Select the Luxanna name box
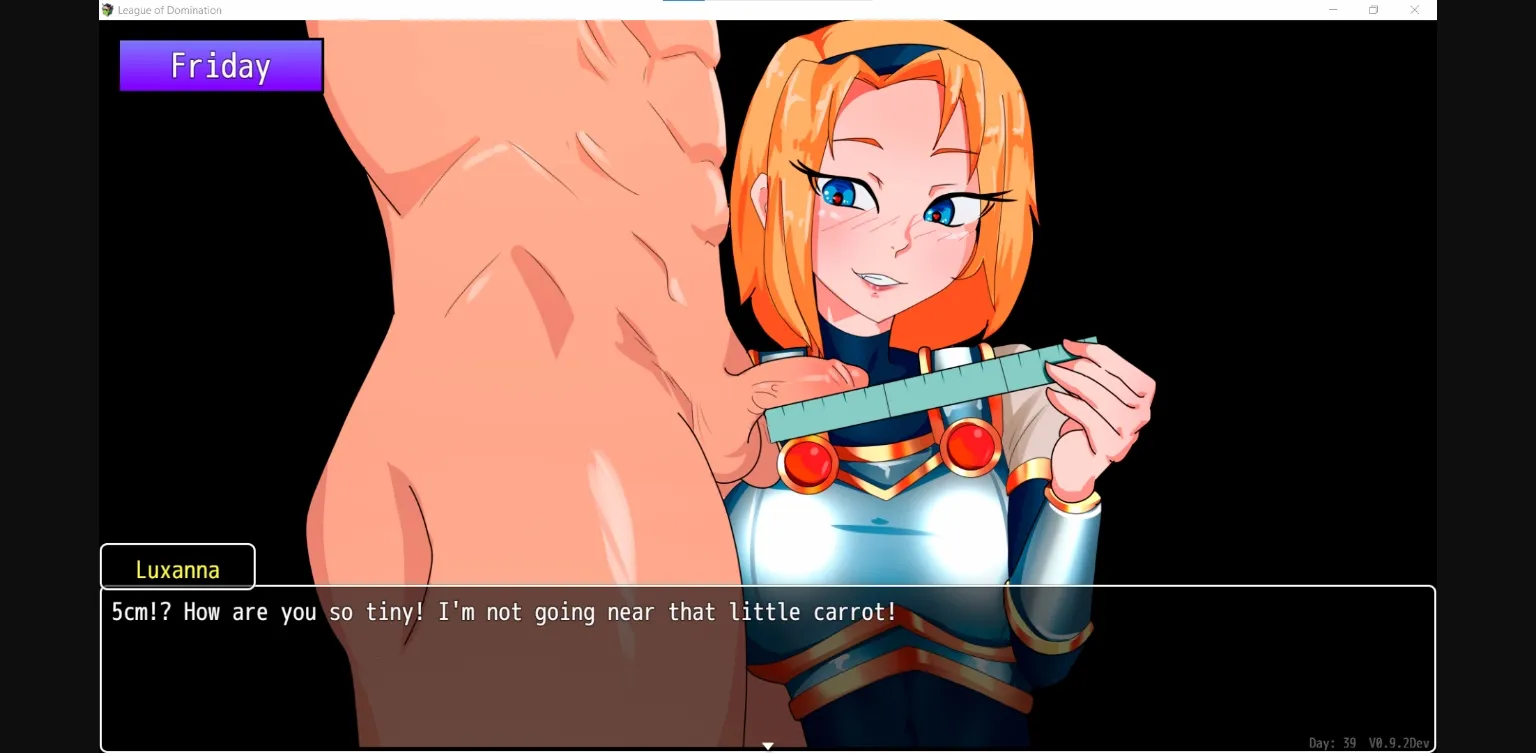 click(x=177, y=568)
